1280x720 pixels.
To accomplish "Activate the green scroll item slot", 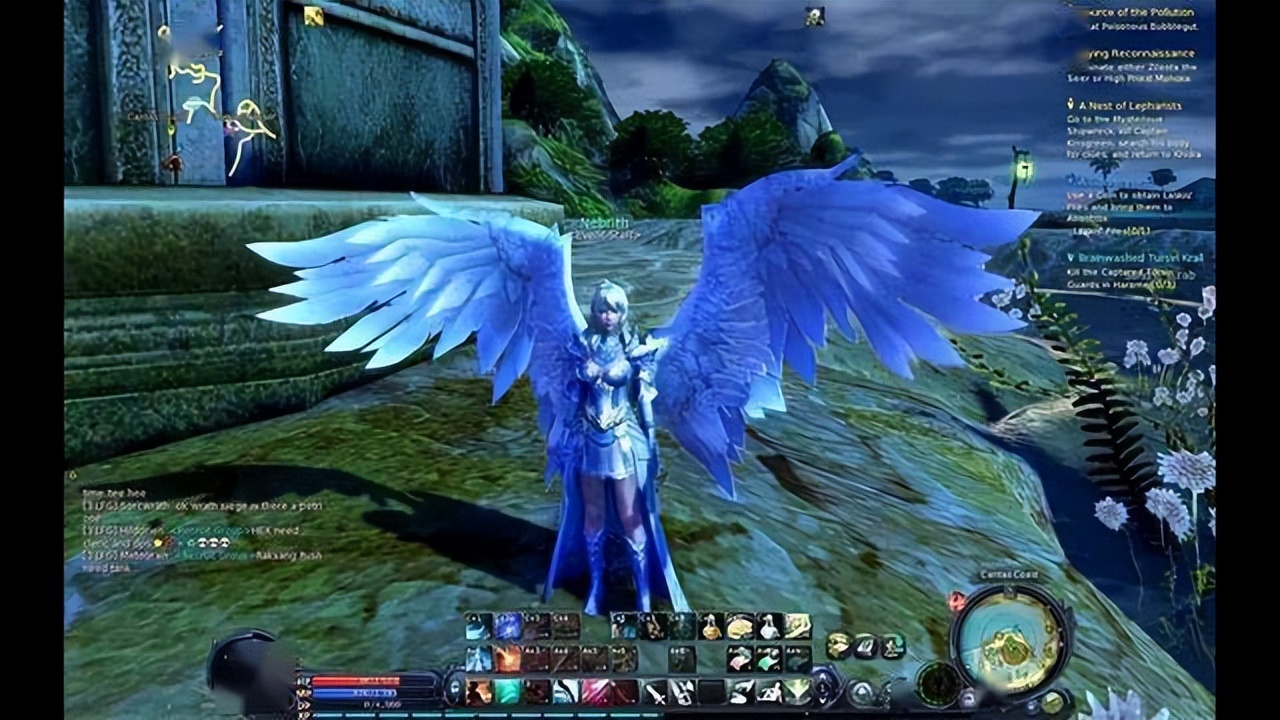I will click(x=768, y=659).
